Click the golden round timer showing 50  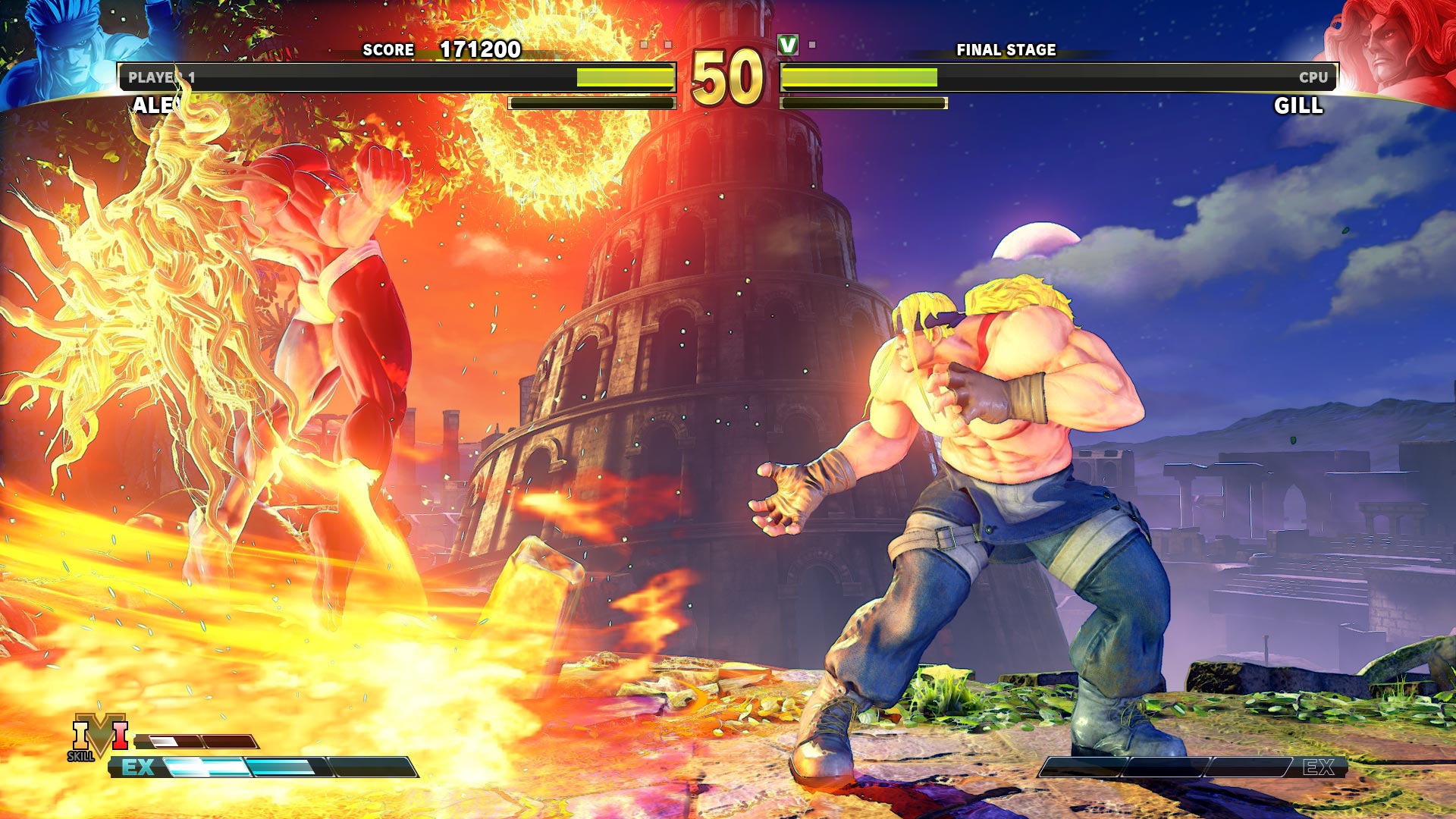tap(729, 80)
